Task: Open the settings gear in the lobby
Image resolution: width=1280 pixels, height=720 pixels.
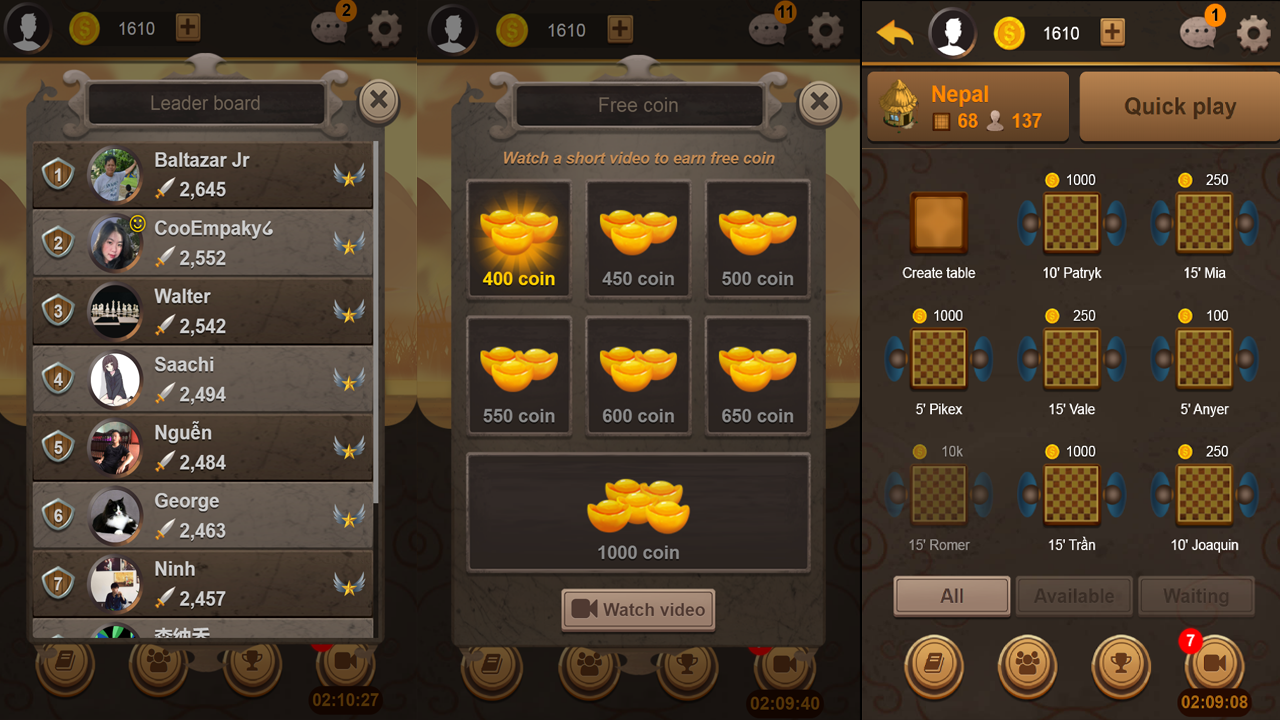Action: 1253,32
